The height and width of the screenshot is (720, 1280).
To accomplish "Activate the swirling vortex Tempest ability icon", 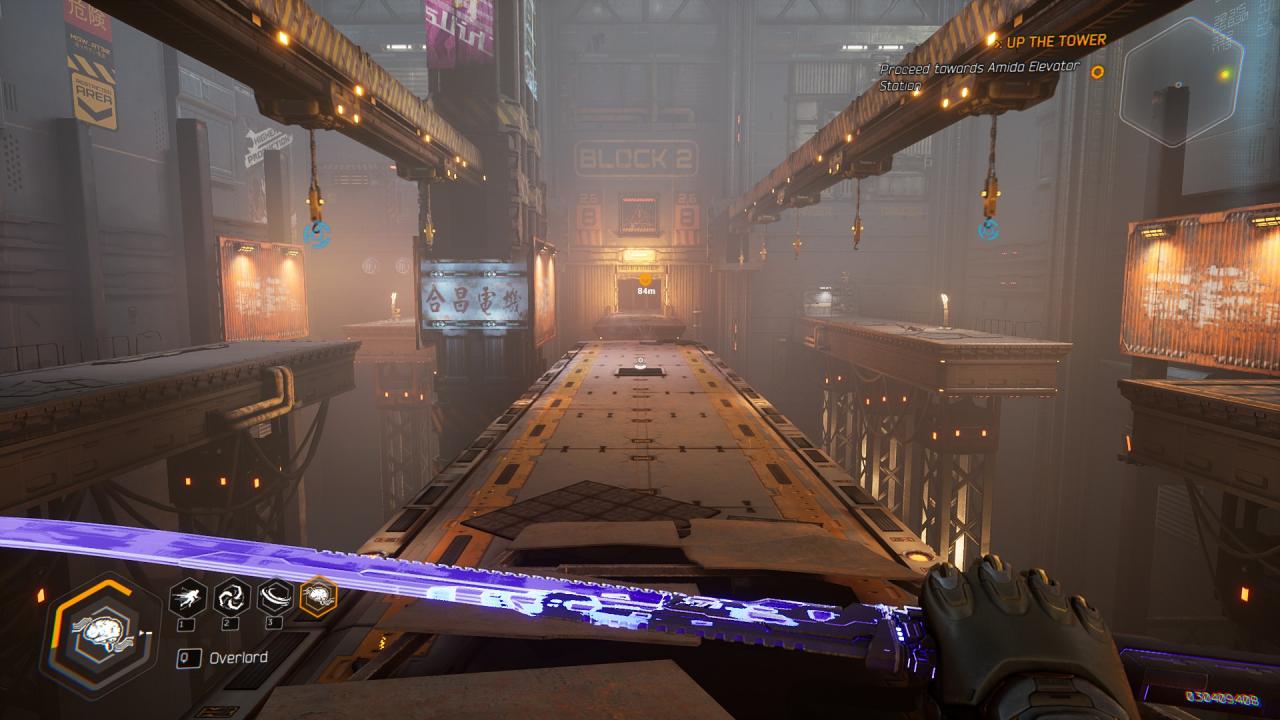I will 232,597.
